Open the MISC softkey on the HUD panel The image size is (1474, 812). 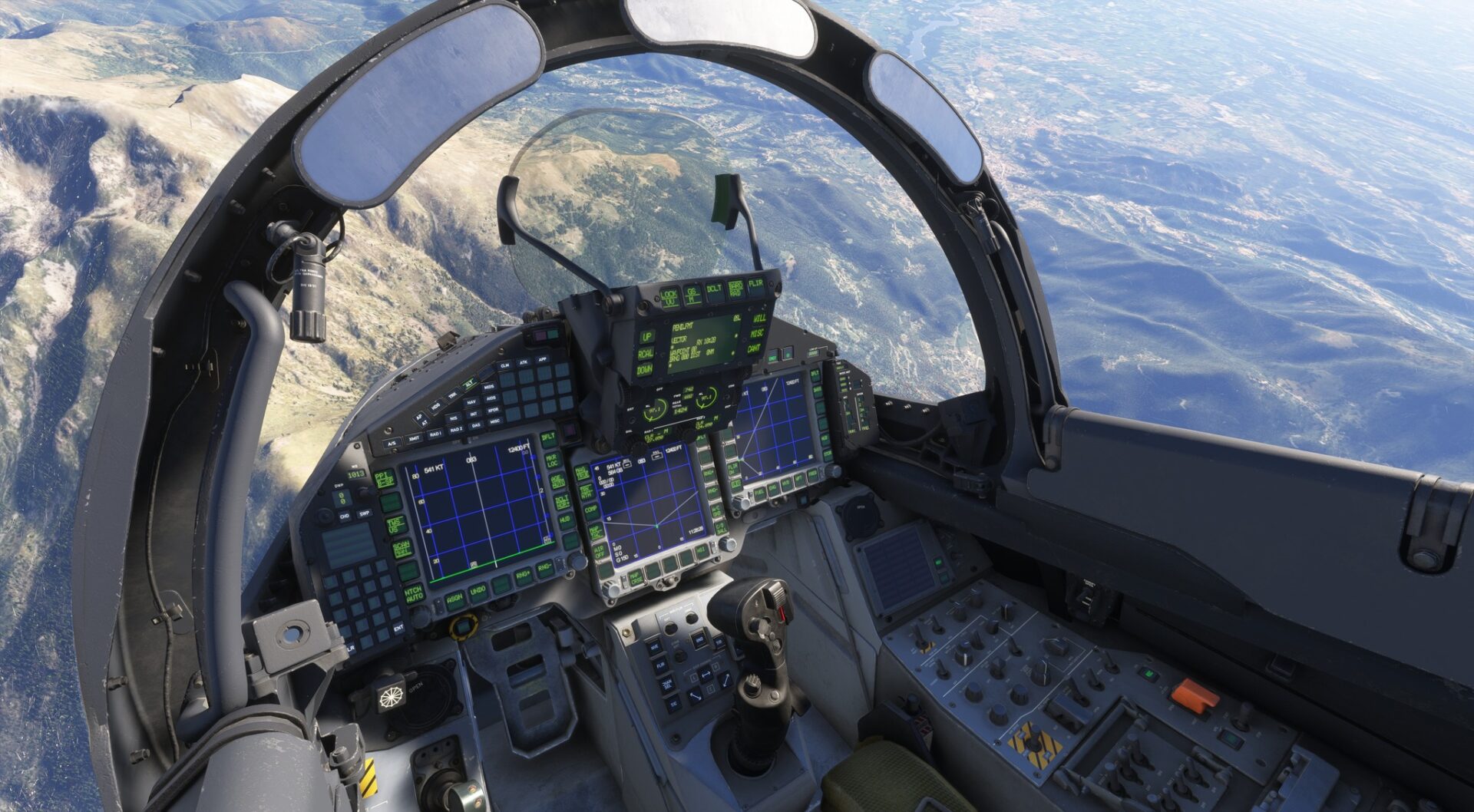pyautogui.click(x=757, y=334)
